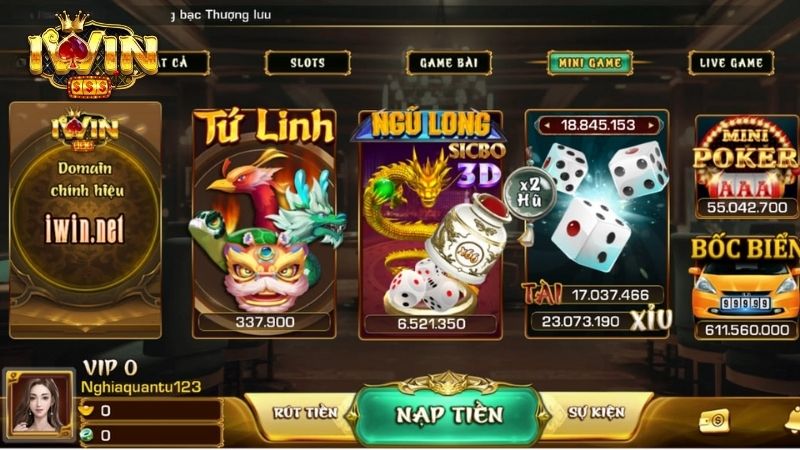Open the Tài Xỉu dice game

[597, 222]
